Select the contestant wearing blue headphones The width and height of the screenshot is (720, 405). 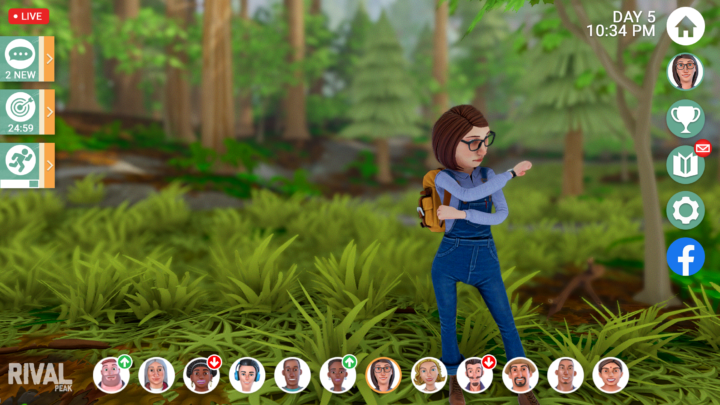(247, 375)
